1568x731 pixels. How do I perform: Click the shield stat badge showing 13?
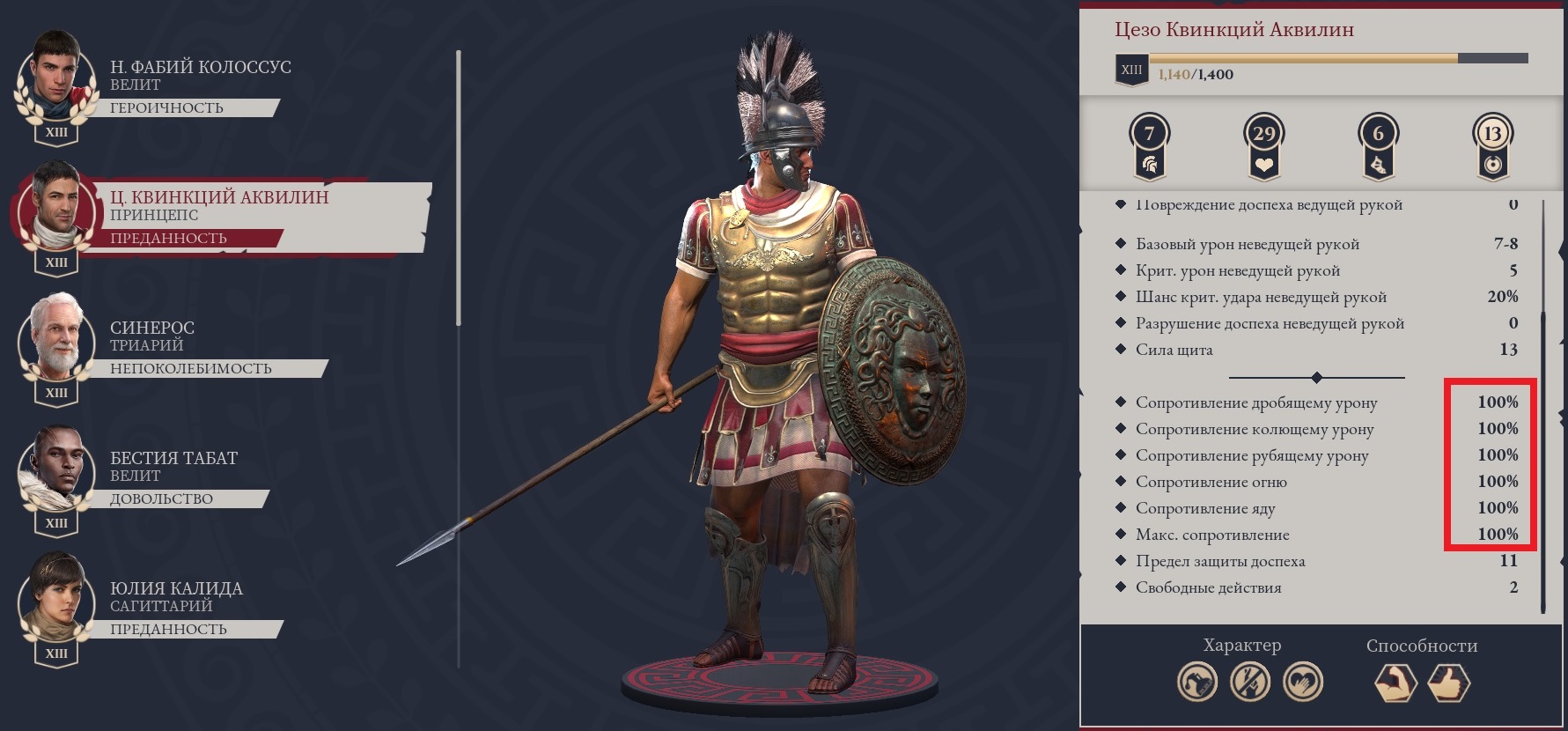tap(1492, 147)
